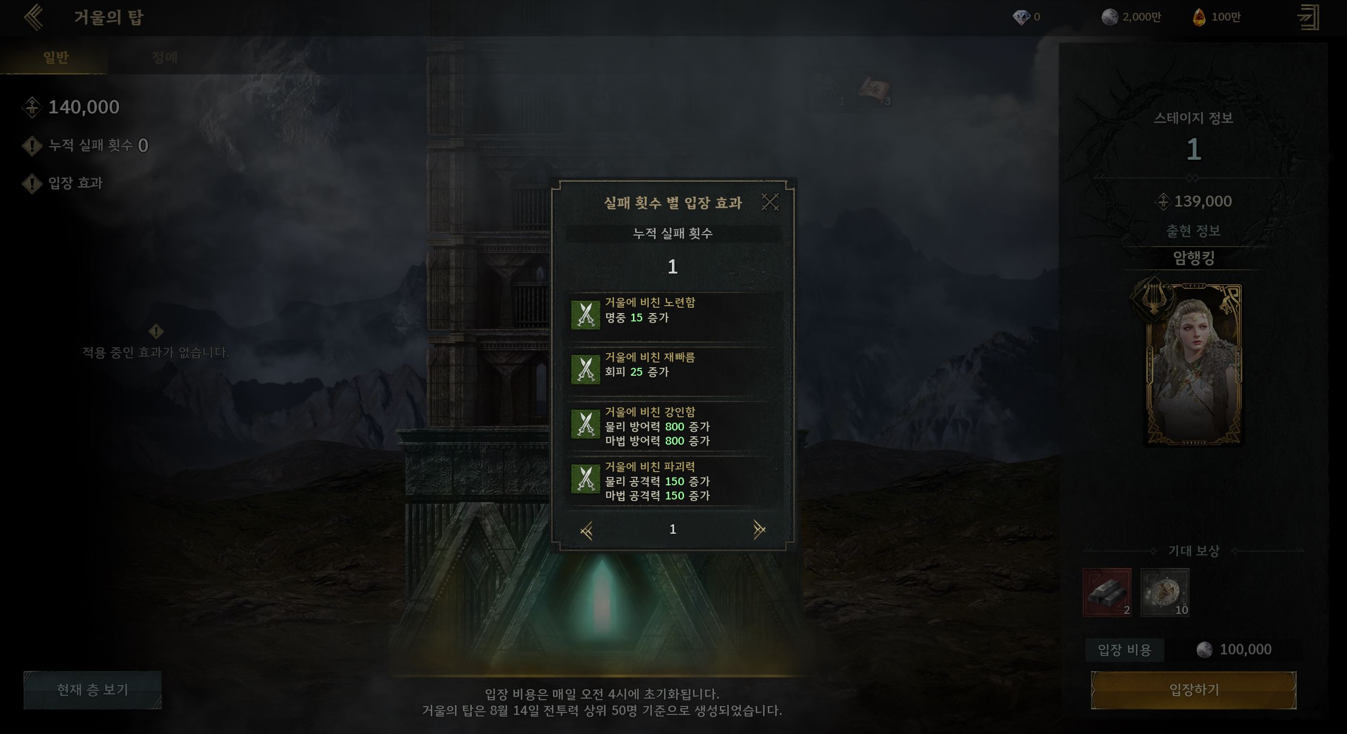Image resolution: width=1347 pixels, height=734 pixels.
Task: Select the 거울에 비친 재빠름 effect icon
Action: (585, 369)
